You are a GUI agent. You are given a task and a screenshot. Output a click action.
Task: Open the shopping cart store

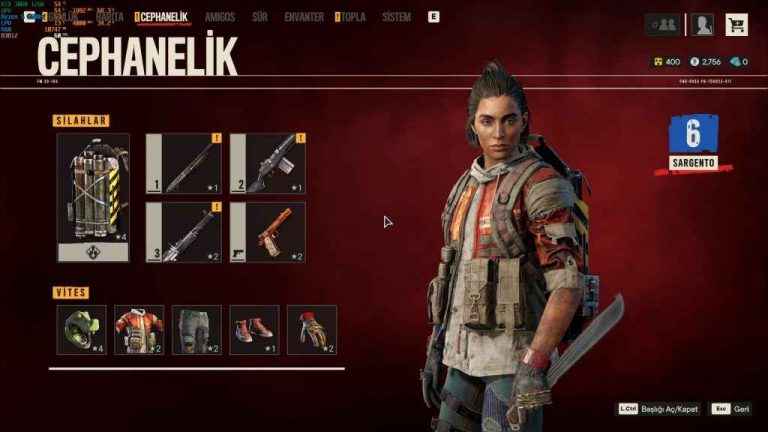point(737,25)
